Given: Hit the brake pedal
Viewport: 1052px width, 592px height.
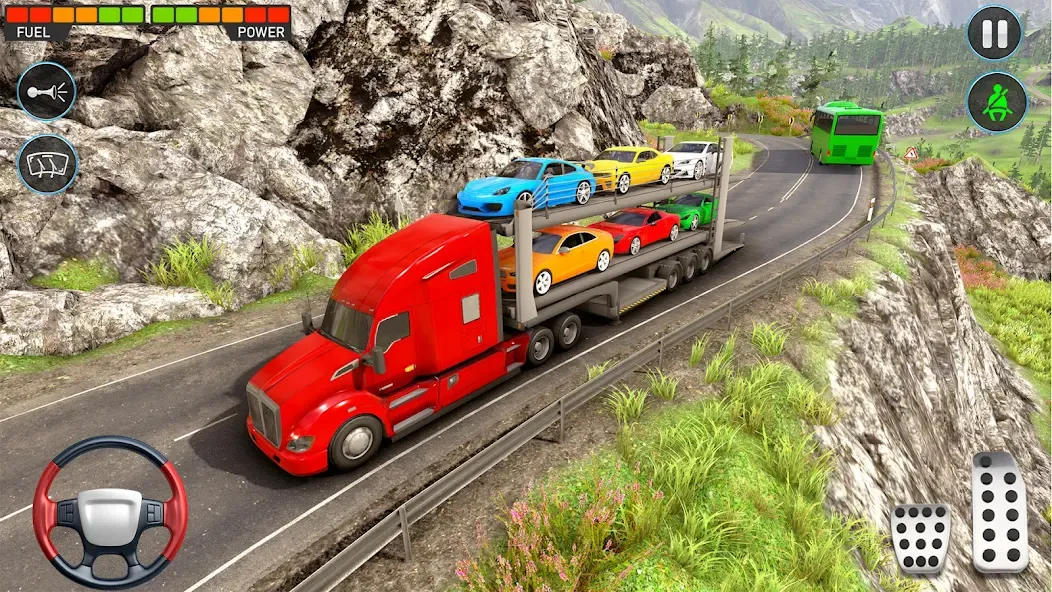Looking at the screenshot, I should 920,538.
